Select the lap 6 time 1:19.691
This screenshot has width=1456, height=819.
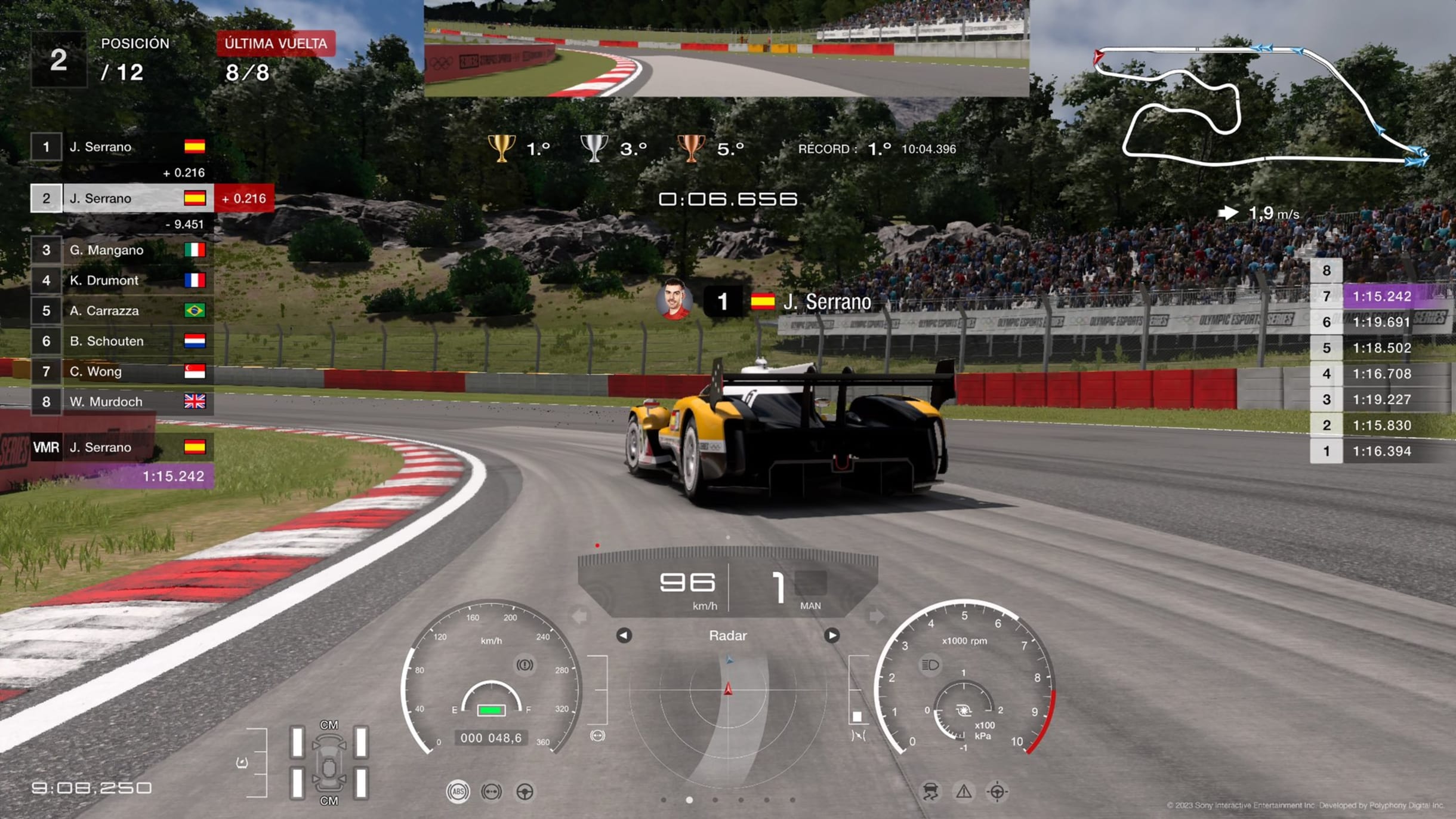coord(1381,322)
